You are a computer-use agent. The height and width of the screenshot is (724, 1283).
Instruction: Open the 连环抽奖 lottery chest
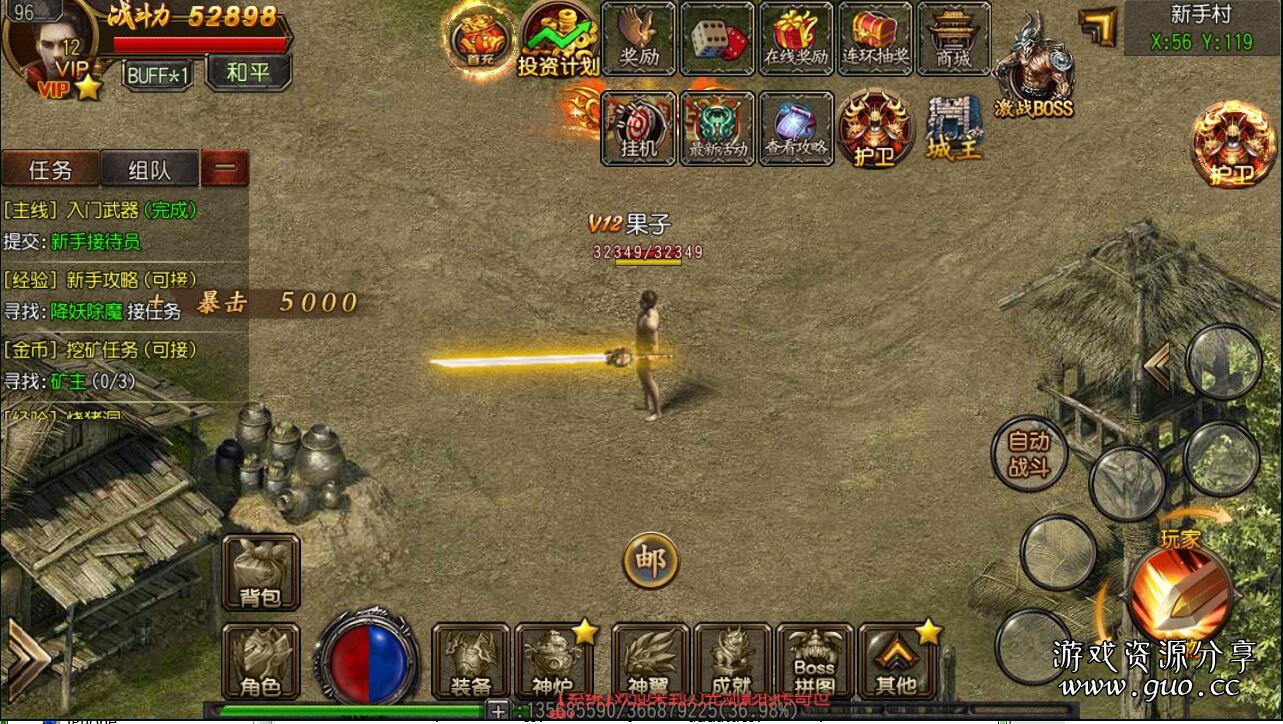[875, 38]
